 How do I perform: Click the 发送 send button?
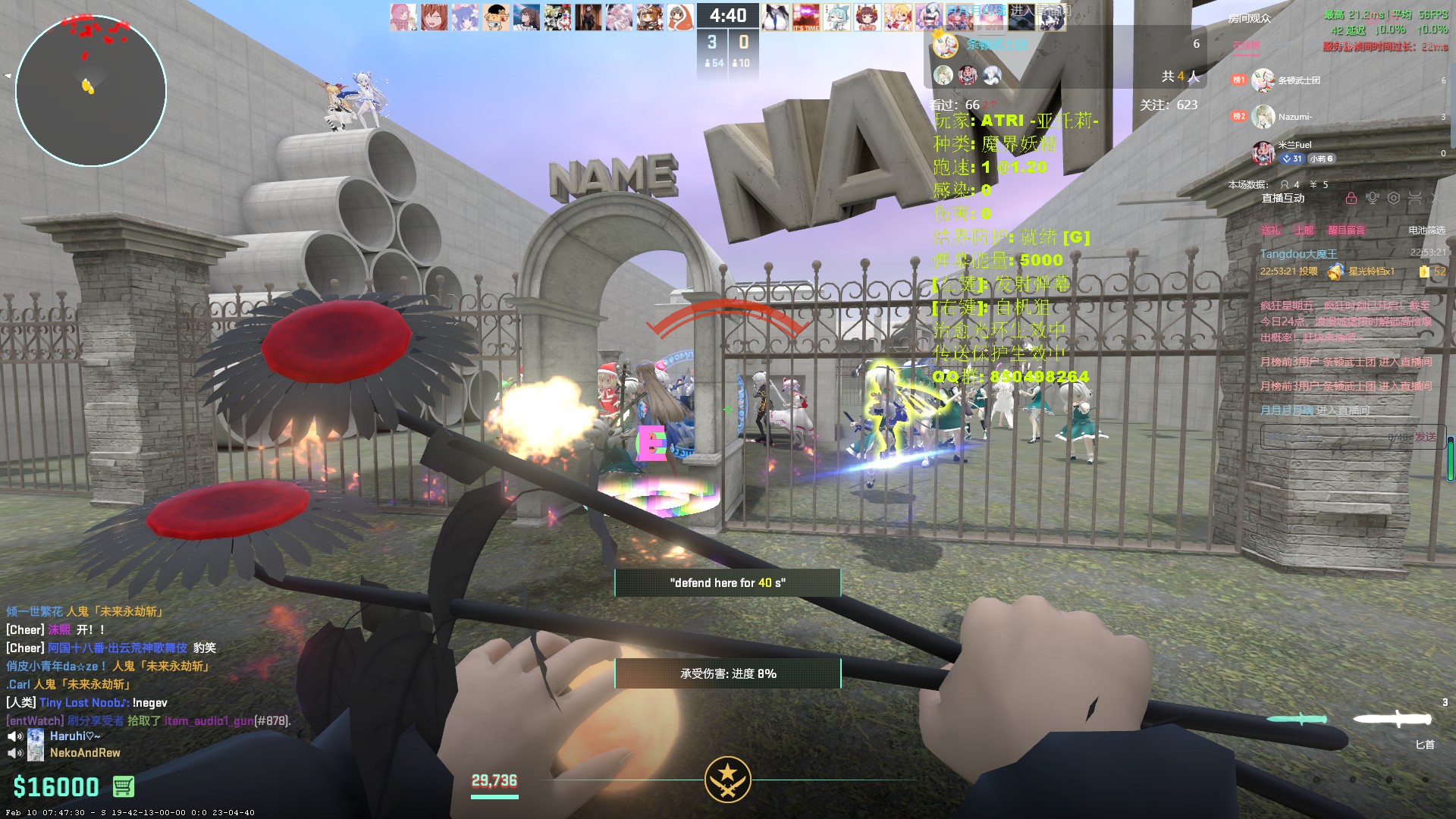tap(1426, 436)
